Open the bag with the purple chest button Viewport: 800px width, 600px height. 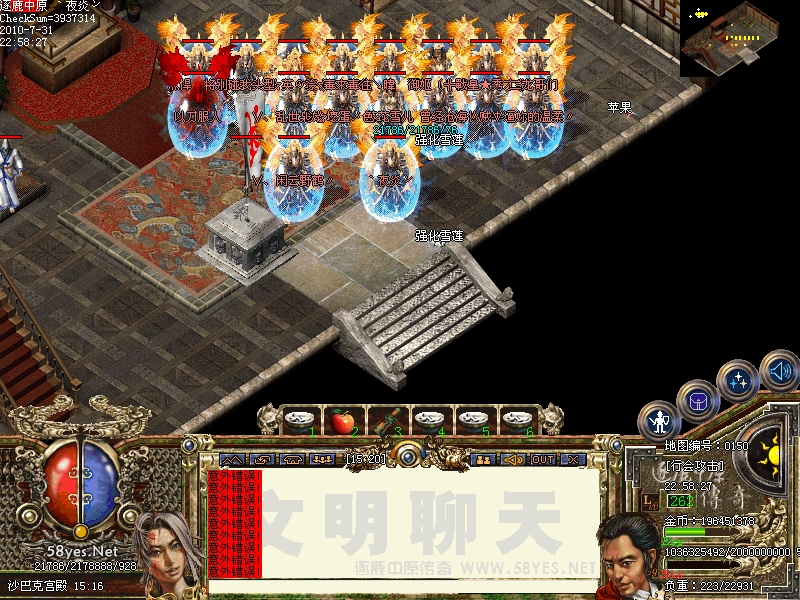(697, 401)
